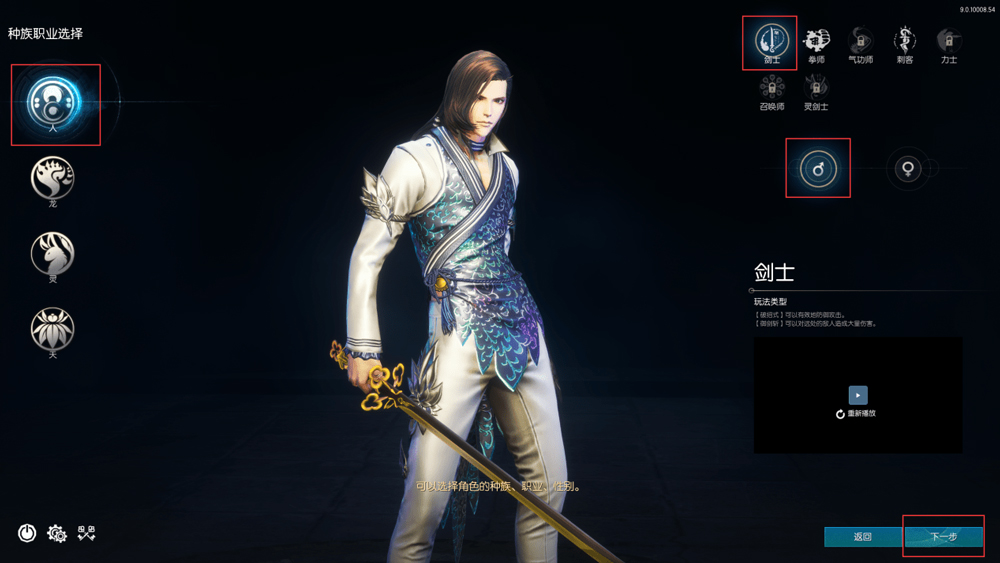Screen dimensions: 1000x563
Task: Choose the male gender symbol
Action: coord(818,169)
